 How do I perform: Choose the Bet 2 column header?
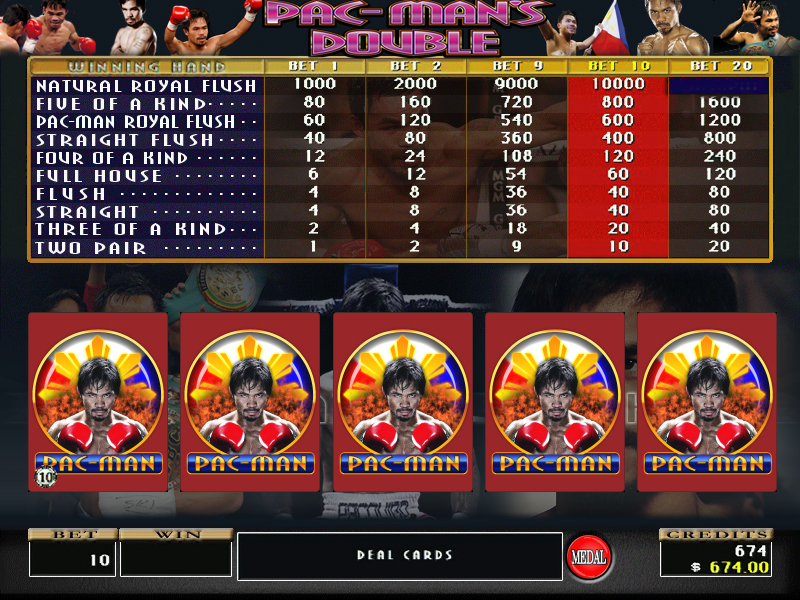(x=415, y=66)
